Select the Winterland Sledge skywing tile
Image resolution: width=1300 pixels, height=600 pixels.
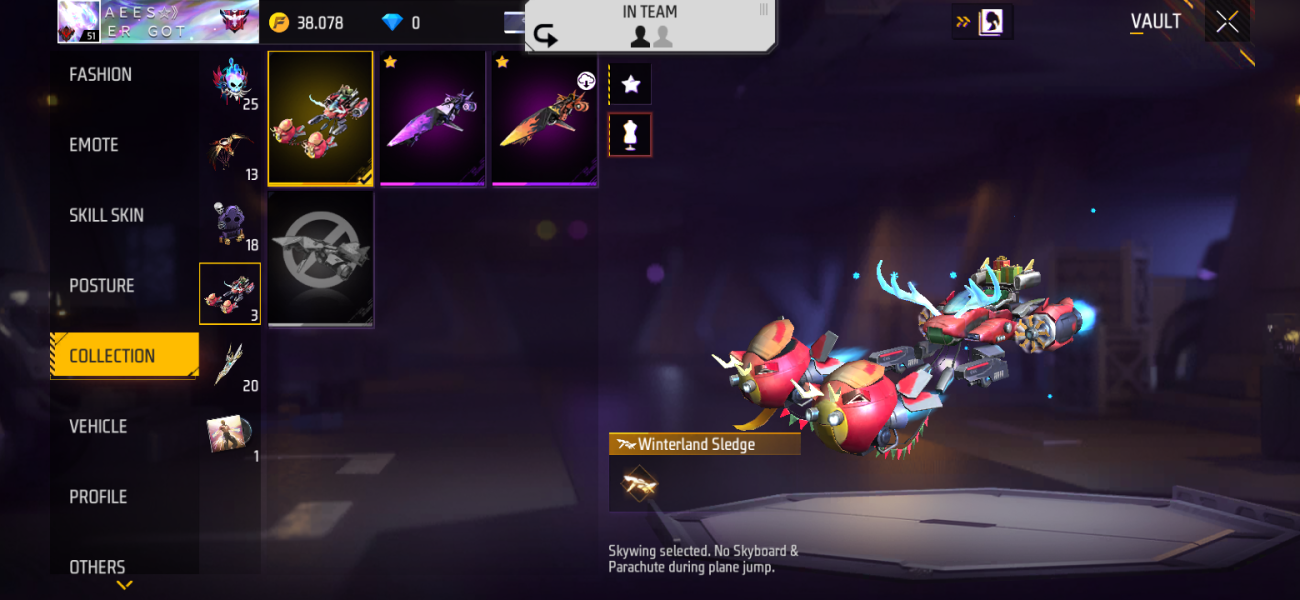pyautogui.click(x=320, y=118)
